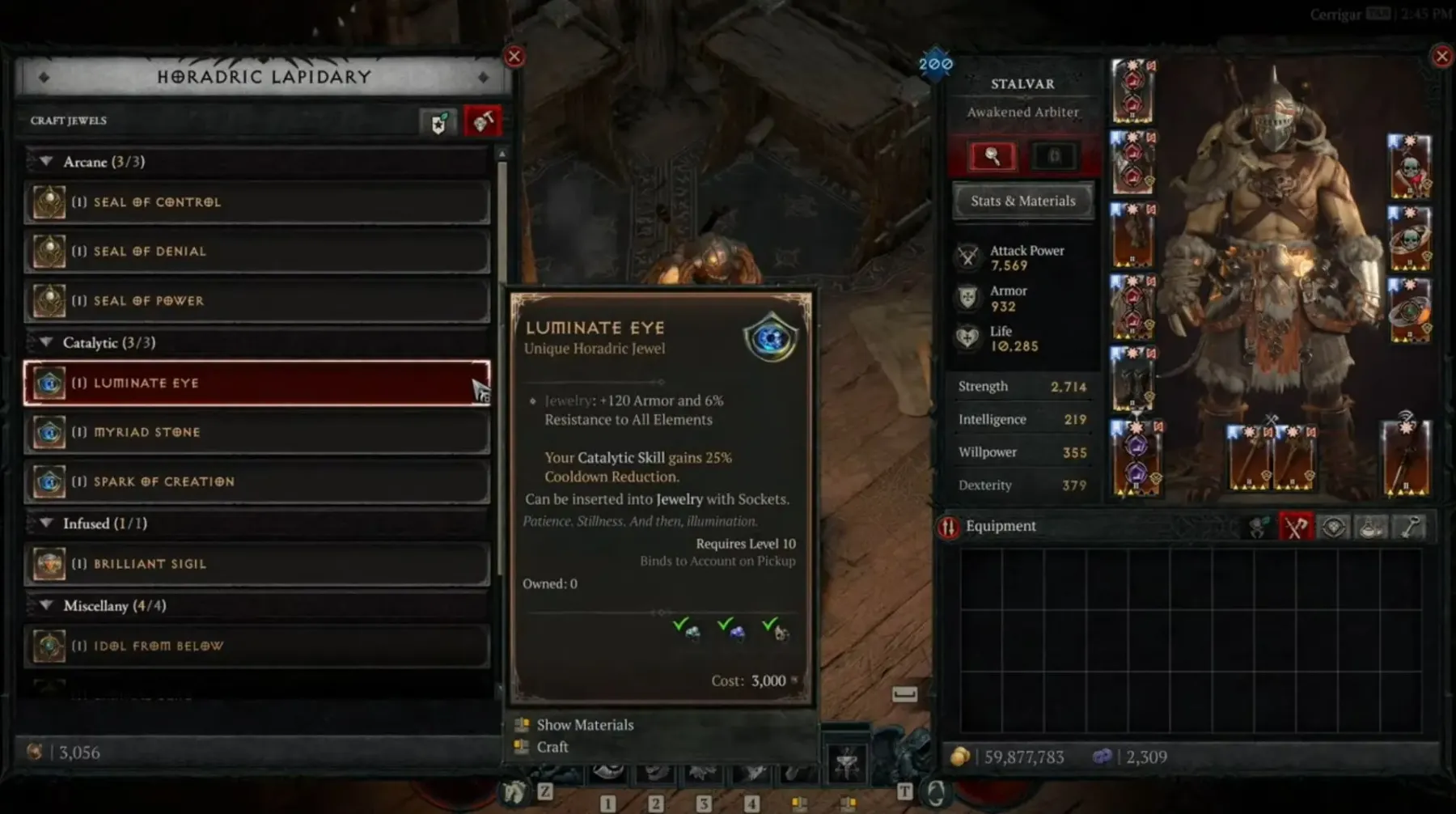Screen dimensions: 1456x814
Task: Open the Stats & Materials panel
Action: 1022,201
